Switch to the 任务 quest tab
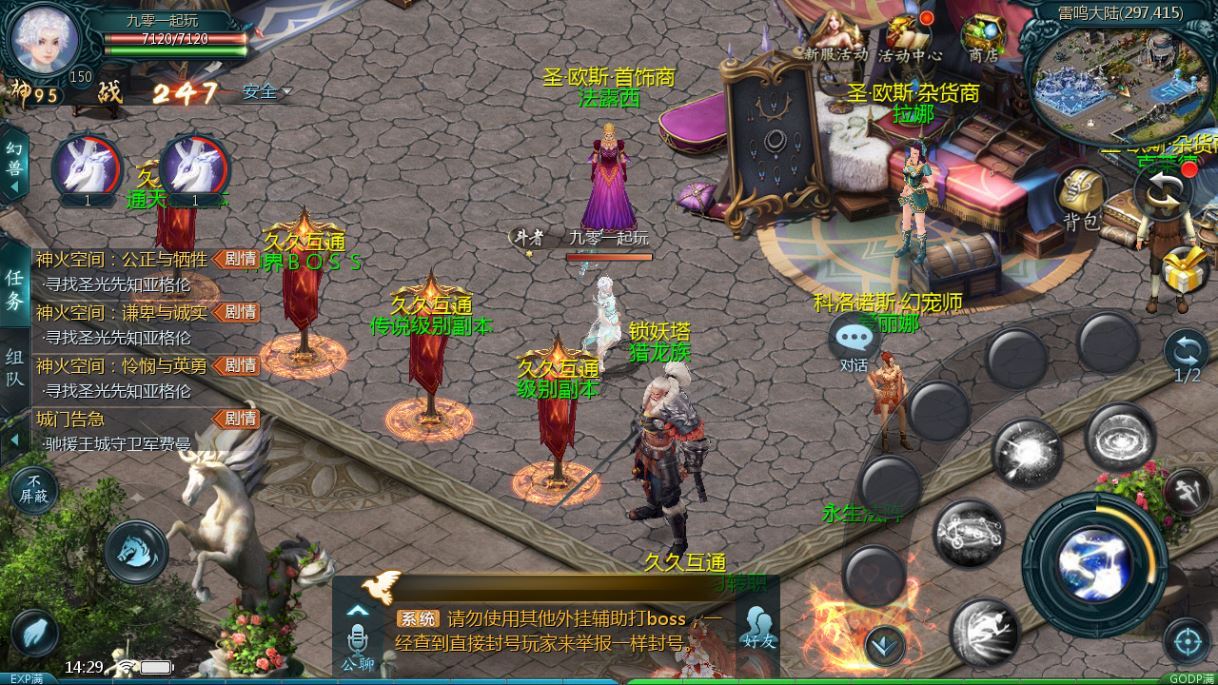Viewport: 1218px width, 685px height. click(15, 289)
